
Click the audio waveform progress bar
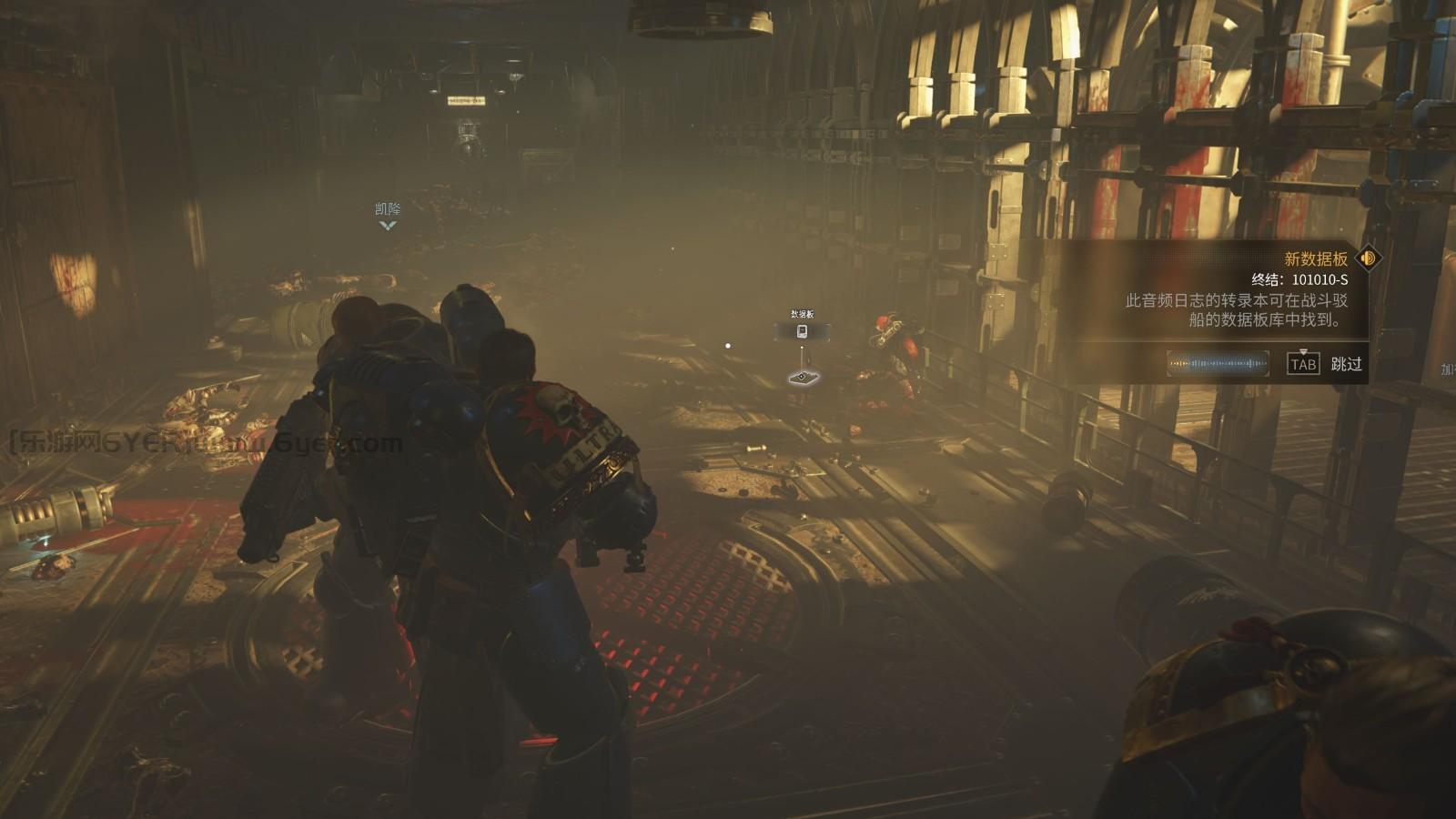click(1218, 364)
